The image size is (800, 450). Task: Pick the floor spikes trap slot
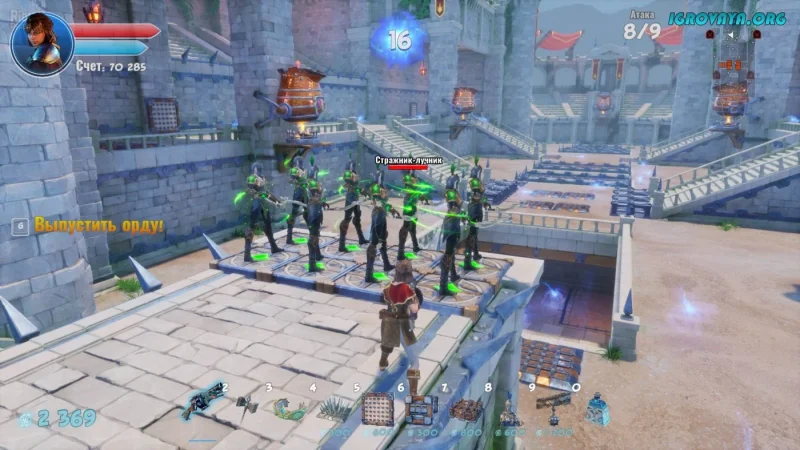(335, 408)
